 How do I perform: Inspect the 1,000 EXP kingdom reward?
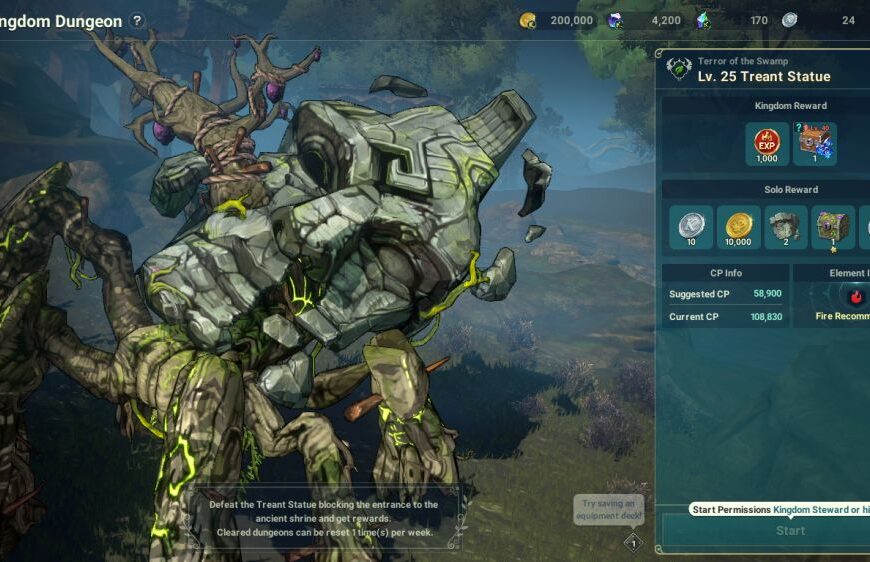(767, 144)
